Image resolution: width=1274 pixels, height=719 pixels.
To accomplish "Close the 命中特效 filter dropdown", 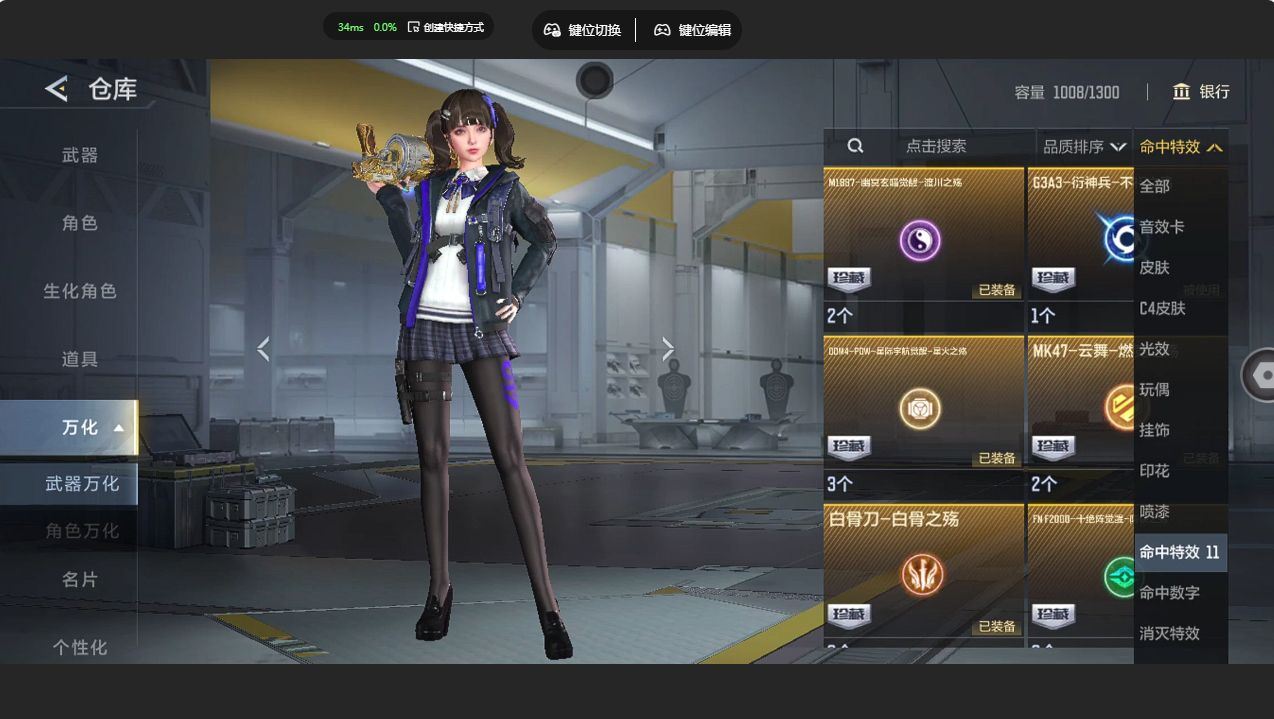I will [x=1180, y=147].
